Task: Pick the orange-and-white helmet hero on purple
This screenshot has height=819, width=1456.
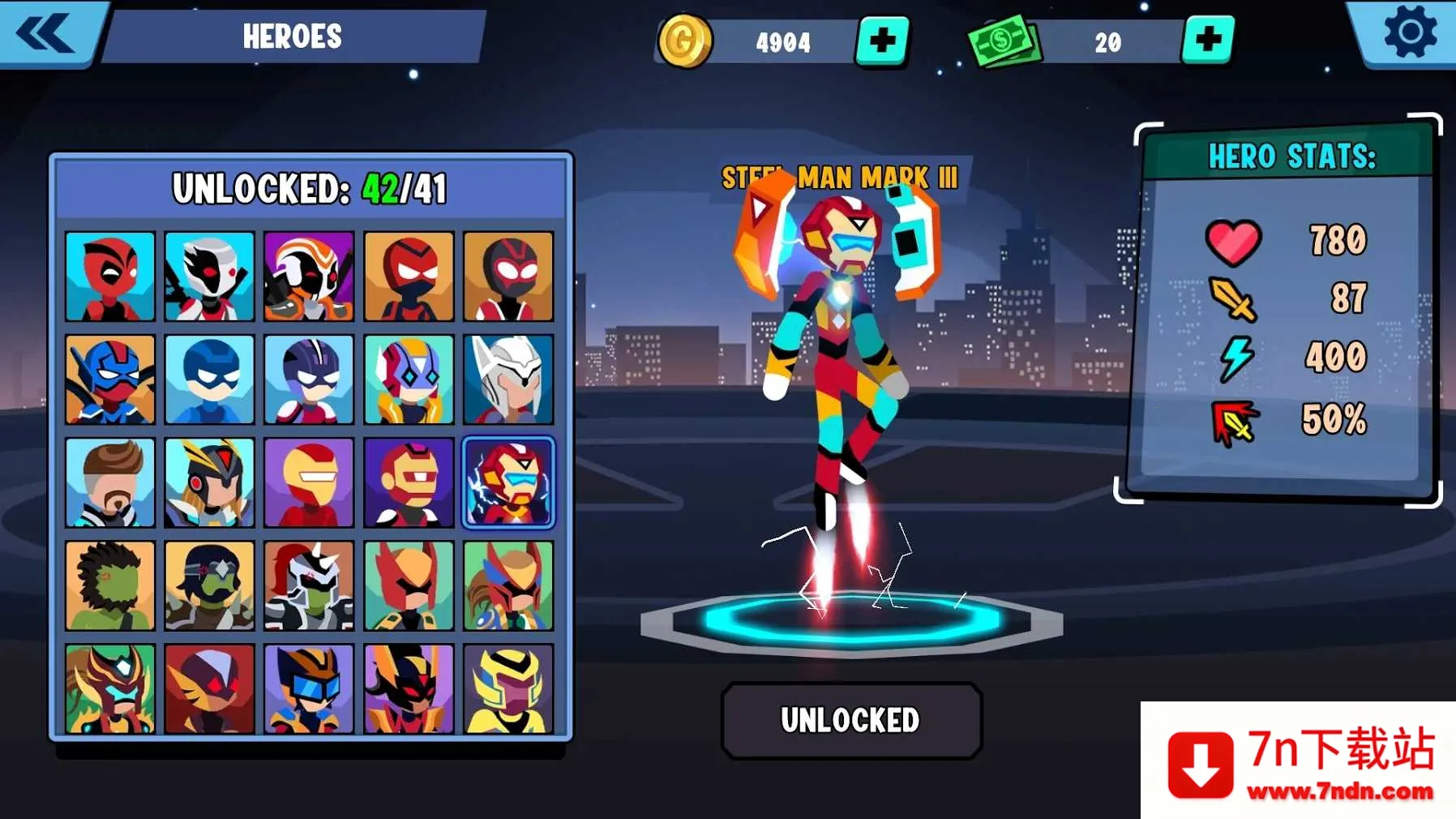Action: [309, 277]
